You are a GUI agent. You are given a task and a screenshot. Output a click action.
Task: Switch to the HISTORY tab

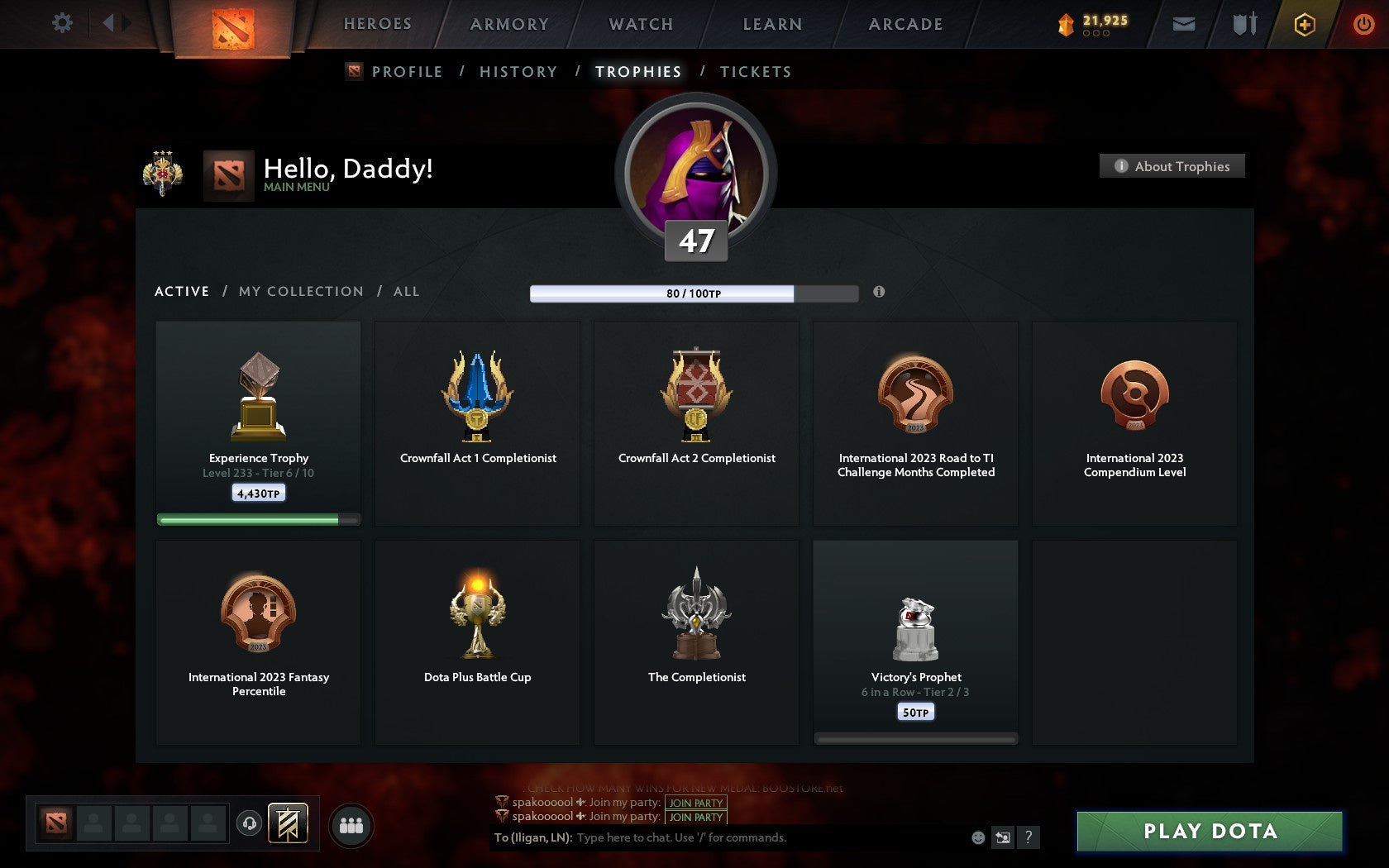[518, 72]
